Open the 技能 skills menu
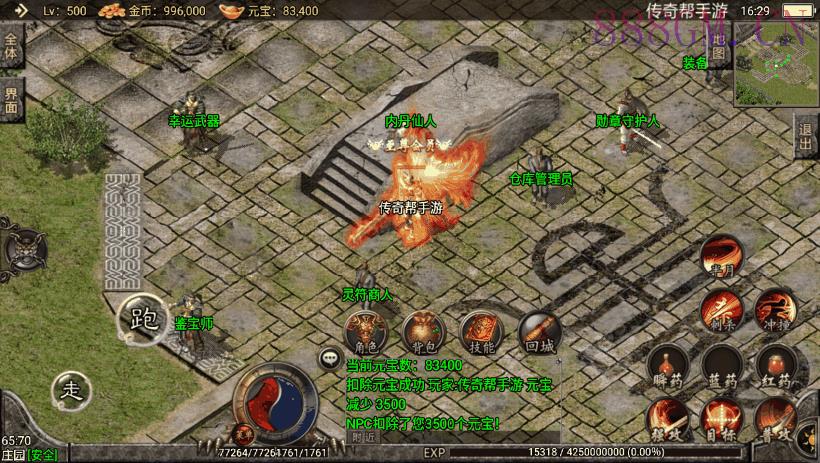 [480, 331]
